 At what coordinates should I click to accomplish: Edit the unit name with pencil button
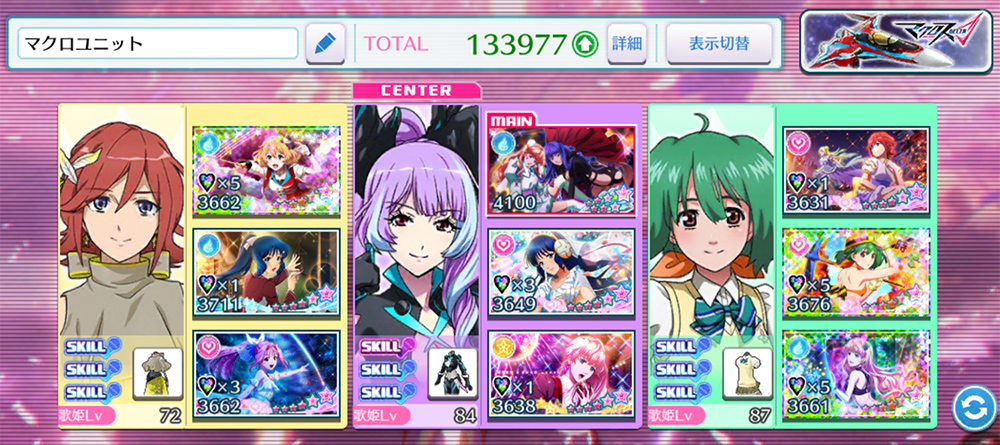click(325, 44)
